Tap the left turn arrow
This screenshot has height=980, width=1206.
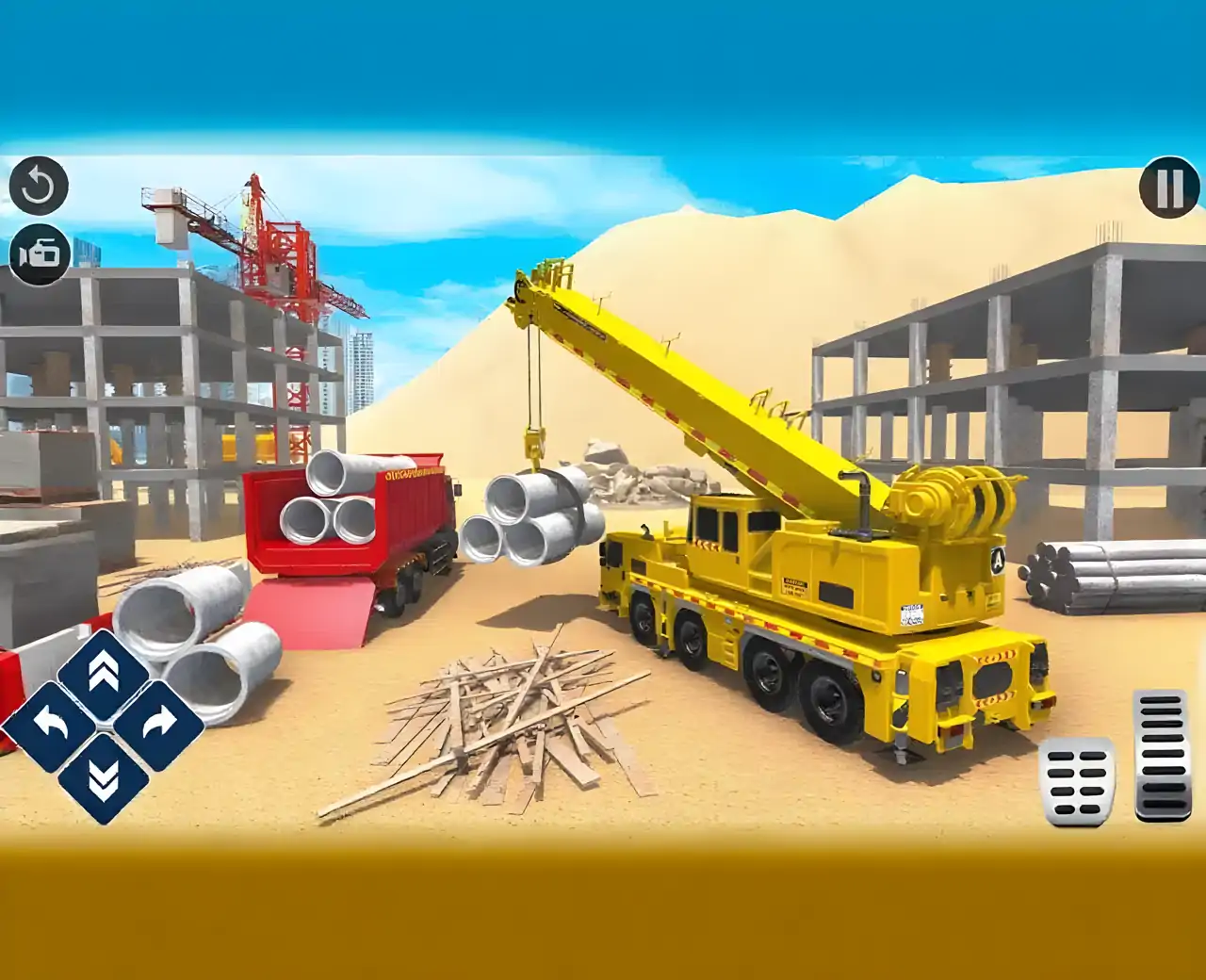pyautogui.click(x=52, y=726)
